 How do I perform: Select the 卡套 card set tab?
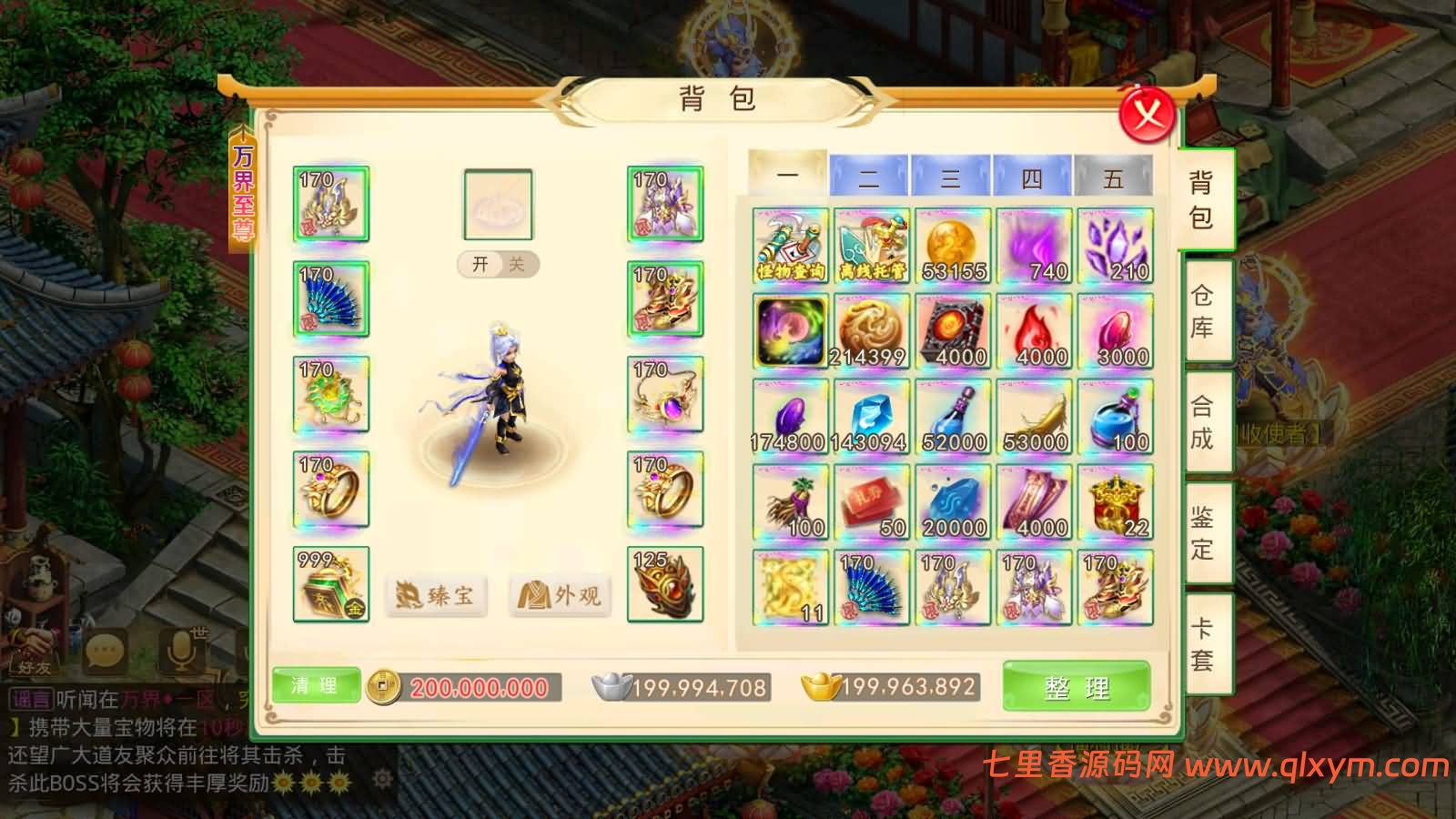(1203, 643)
